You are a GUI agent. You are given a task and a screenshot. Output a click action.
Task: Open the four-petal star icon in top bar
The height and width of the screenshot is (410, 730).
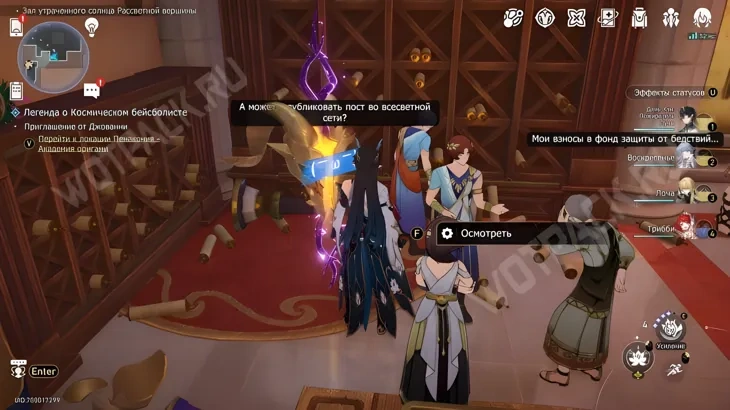pos(576,17)
